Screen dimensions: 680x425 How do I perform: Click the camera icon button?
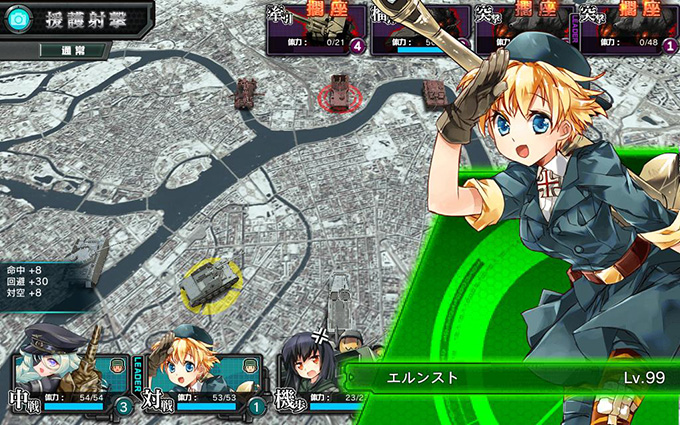(16, 18)
